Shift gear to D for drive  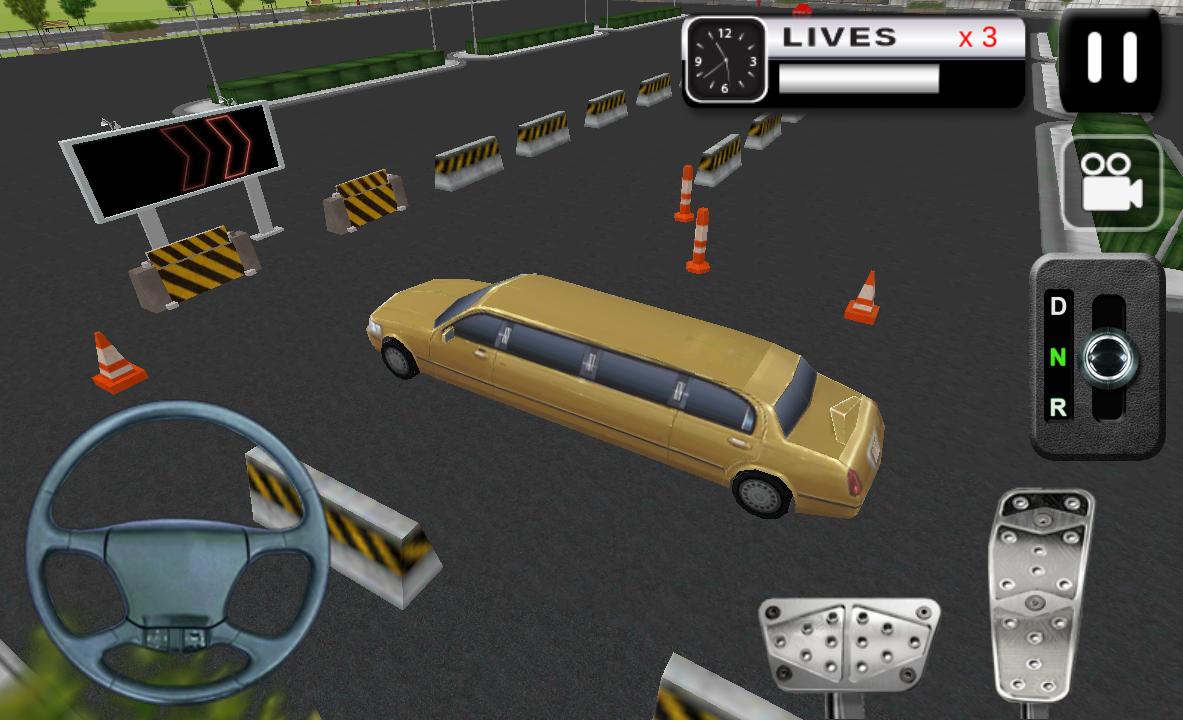(1058, 307)
